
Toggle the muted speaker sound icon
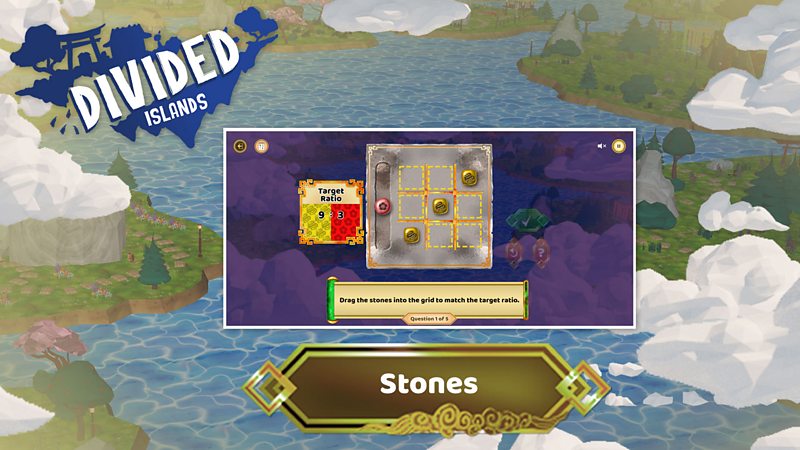(x=602, y=146)
